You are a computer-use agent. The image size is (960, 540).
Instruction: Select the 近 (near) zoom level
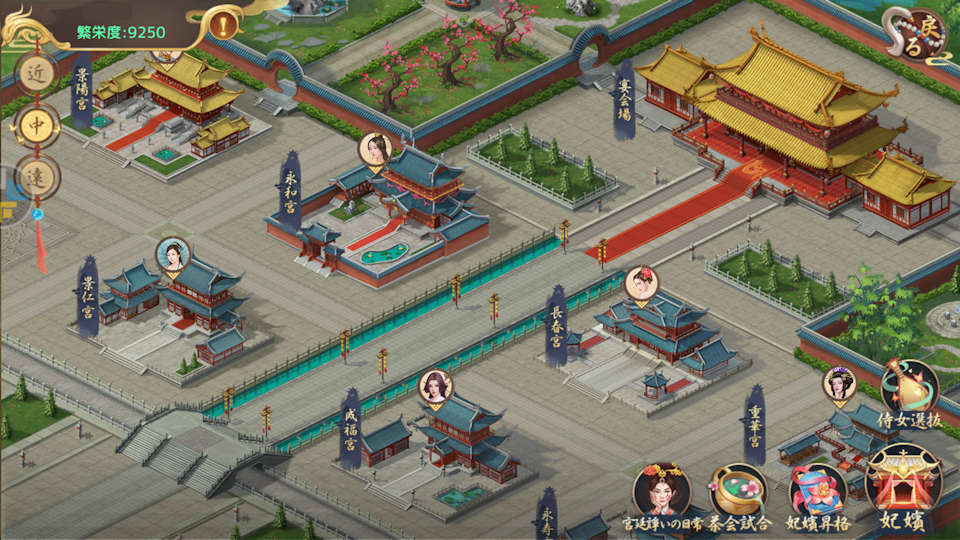click(37, 73)
